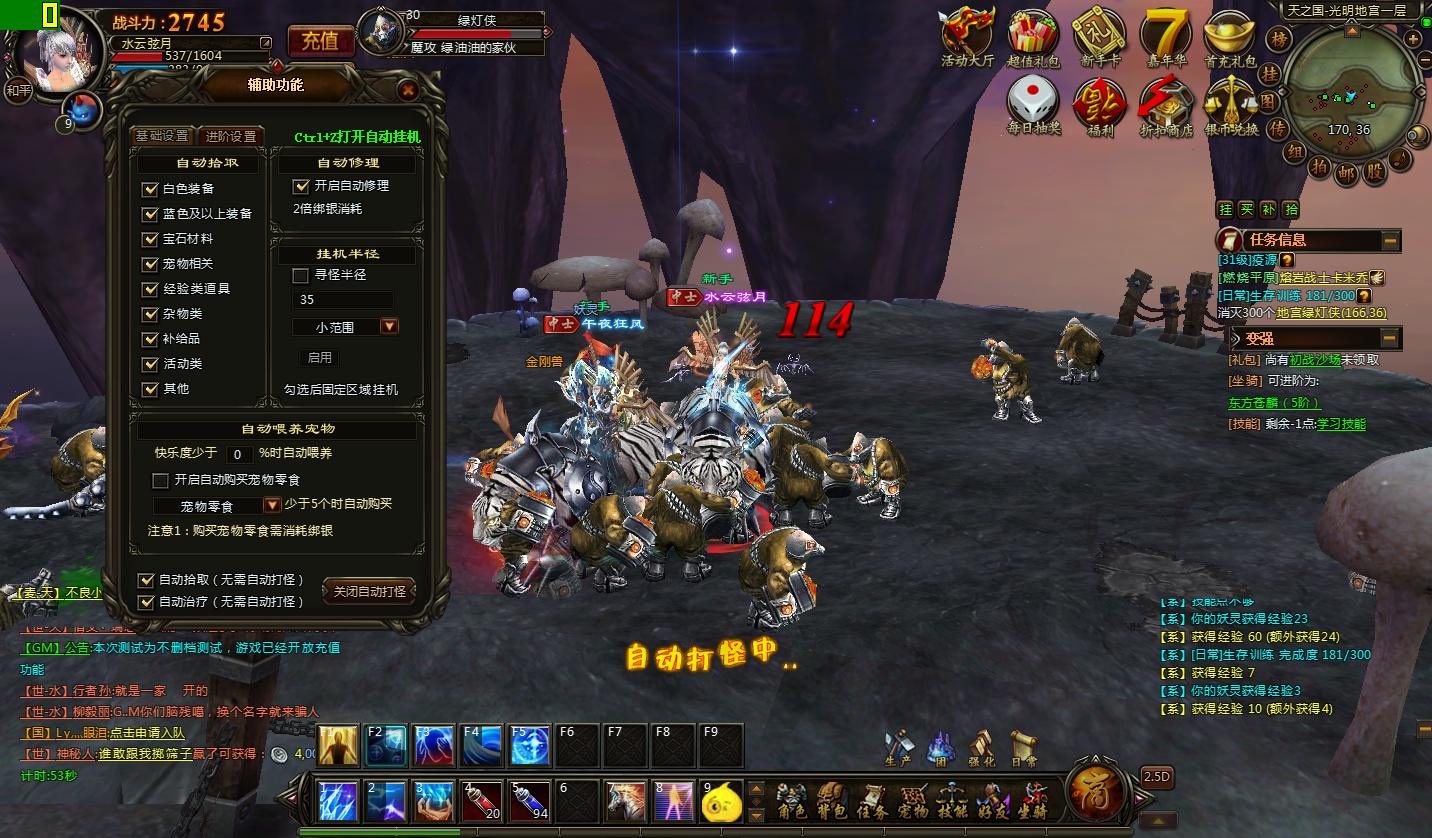Switch to the 进阶设置 tab
The image size is (1432, 838).
[231, 136]
